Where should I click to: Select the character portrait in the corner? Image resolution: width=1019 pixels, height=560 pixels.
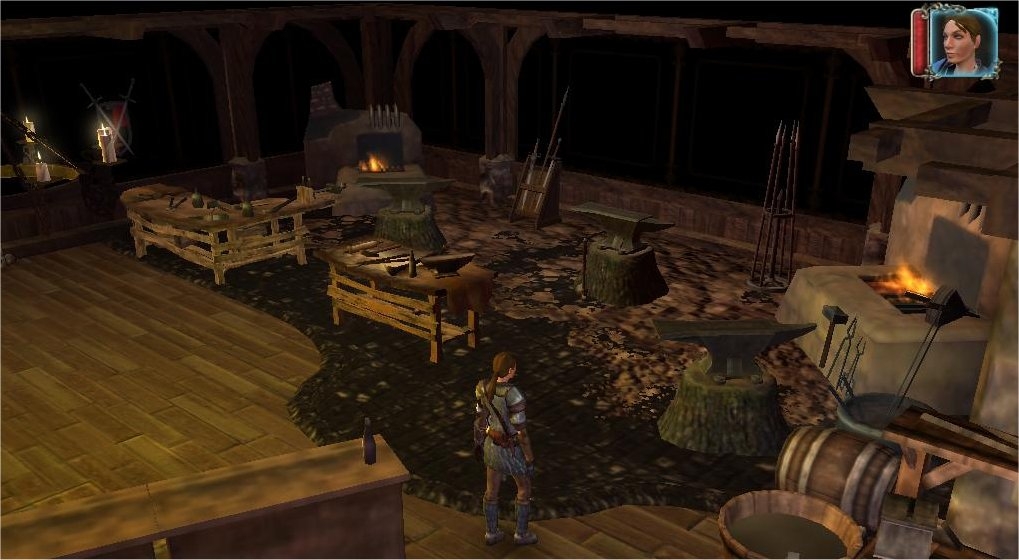click(x=962, y=42)
